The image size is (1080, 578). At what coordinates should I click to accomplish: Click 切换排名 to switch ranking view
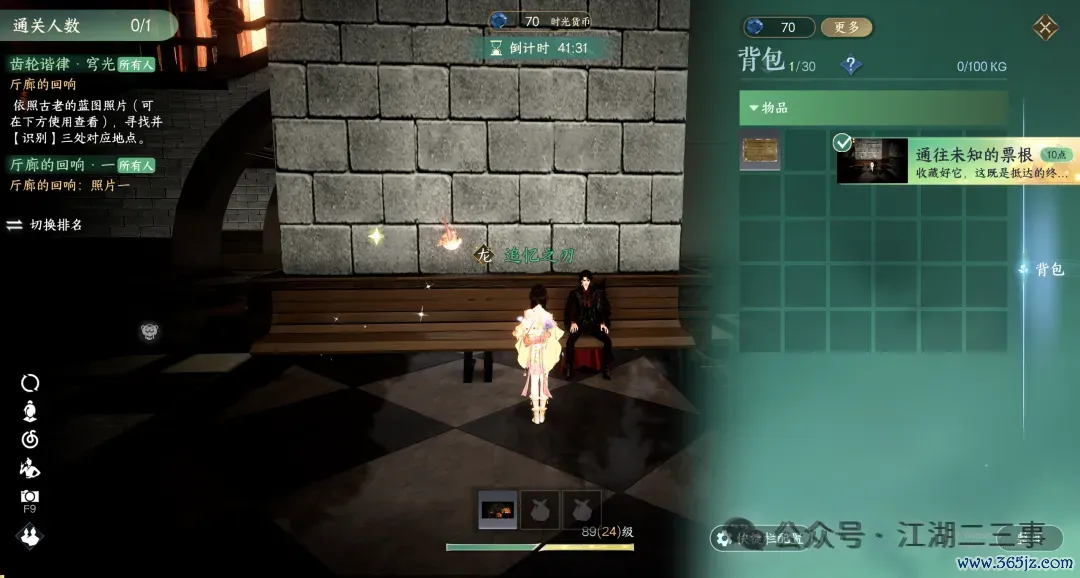tap(46, 225)
